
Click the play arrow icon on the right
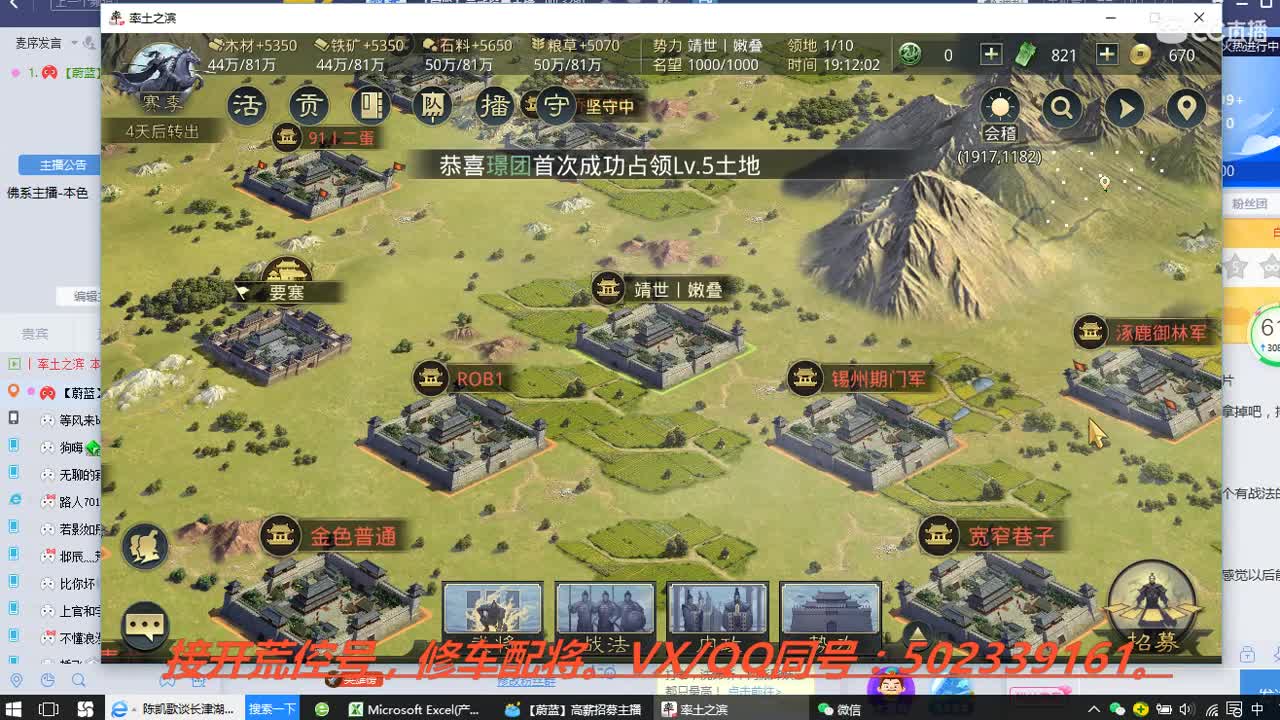tap(1124, 107)
